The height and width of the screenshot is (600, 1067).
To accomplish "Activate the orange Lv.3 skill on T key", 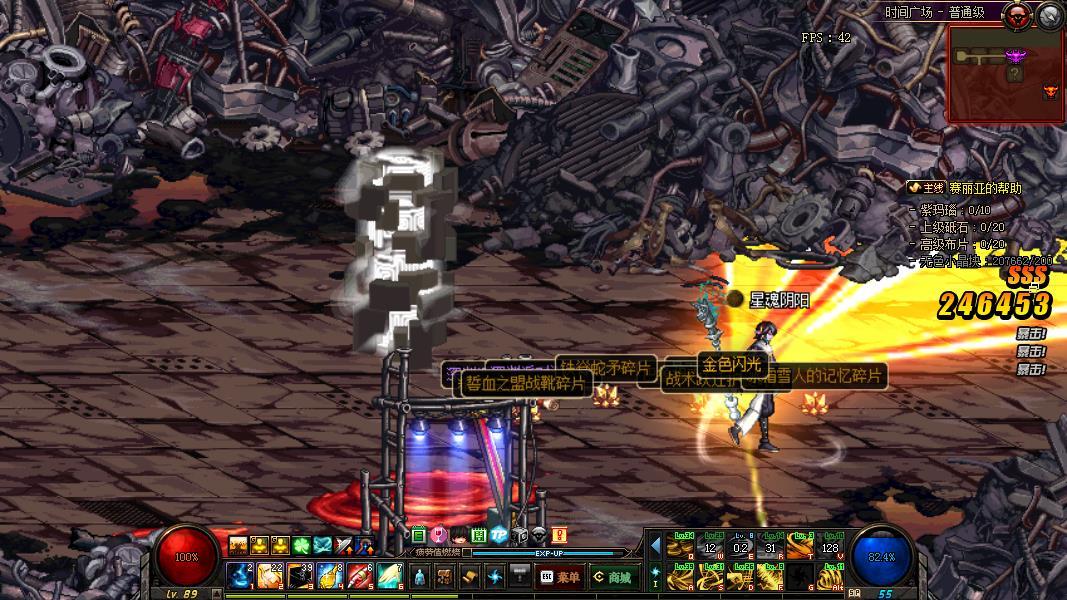I will click(800, 546).
